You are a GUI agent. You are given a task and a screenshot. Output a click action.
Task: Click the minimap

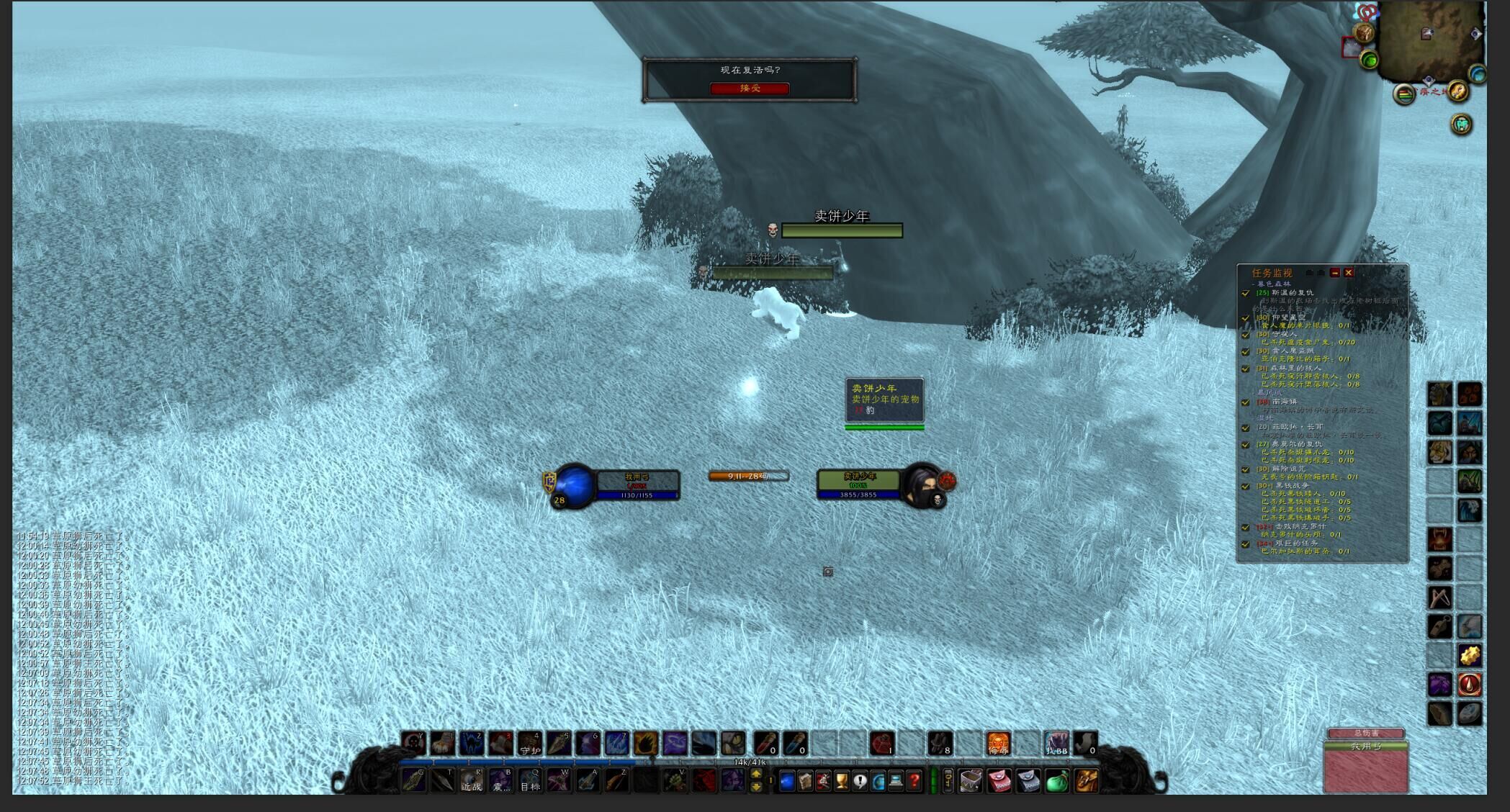(x=1429, y=40)
